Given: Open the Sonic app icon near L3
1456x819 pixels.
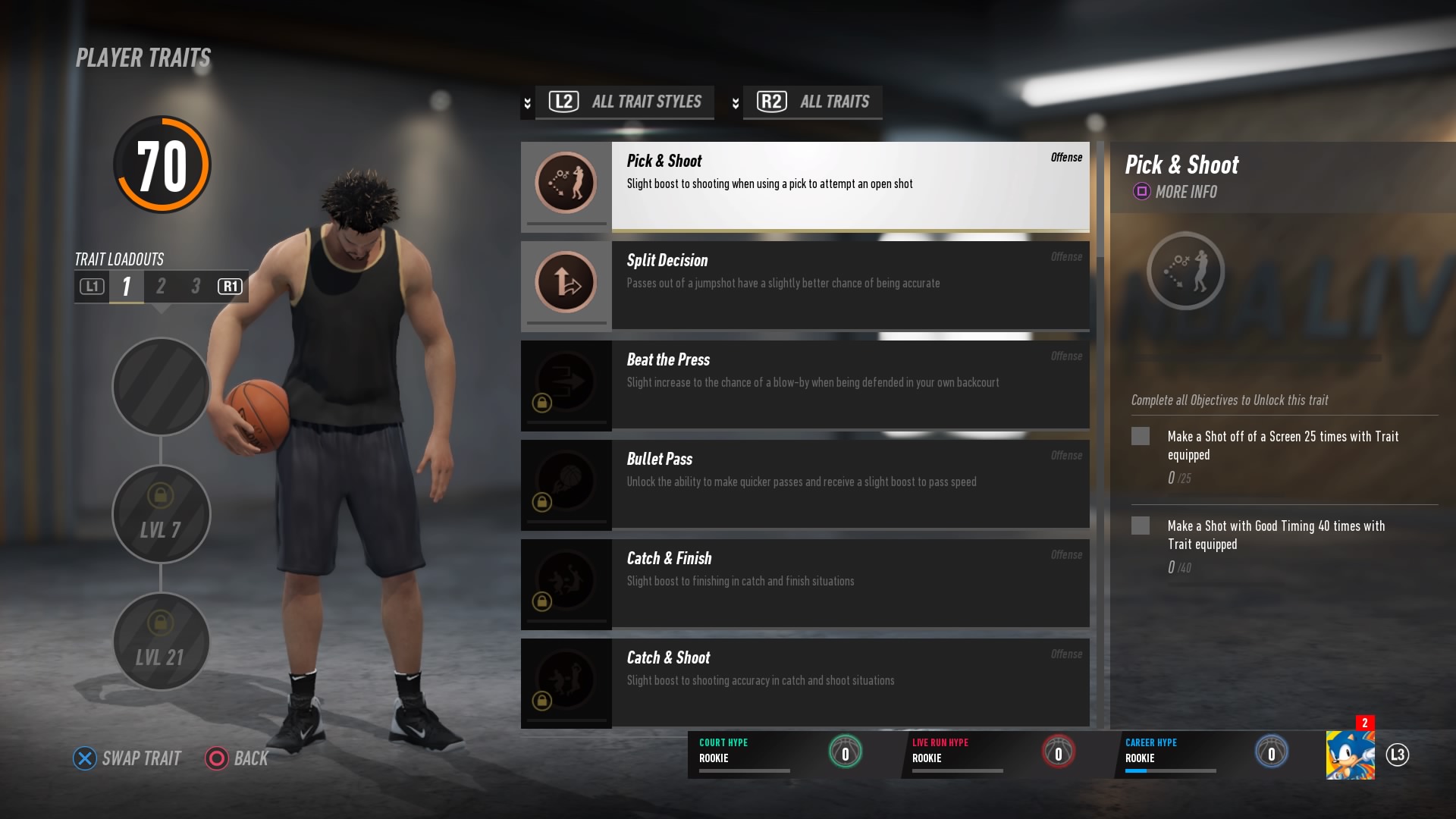Looking at the screenshot, I should click(x=1351, y=755).
